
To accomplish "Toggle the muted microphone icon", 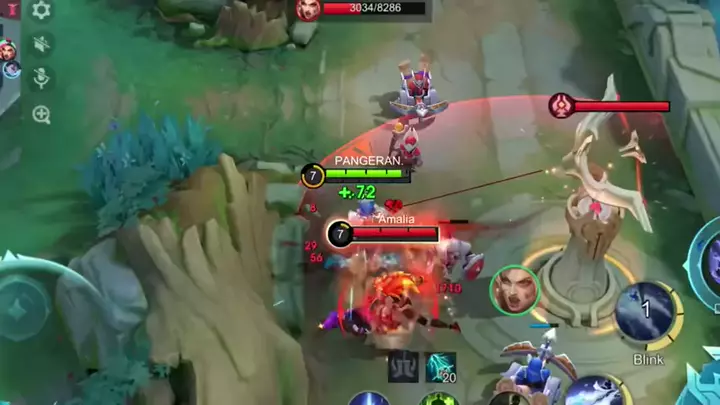I will pyautogui.click(x=41, y=78).
